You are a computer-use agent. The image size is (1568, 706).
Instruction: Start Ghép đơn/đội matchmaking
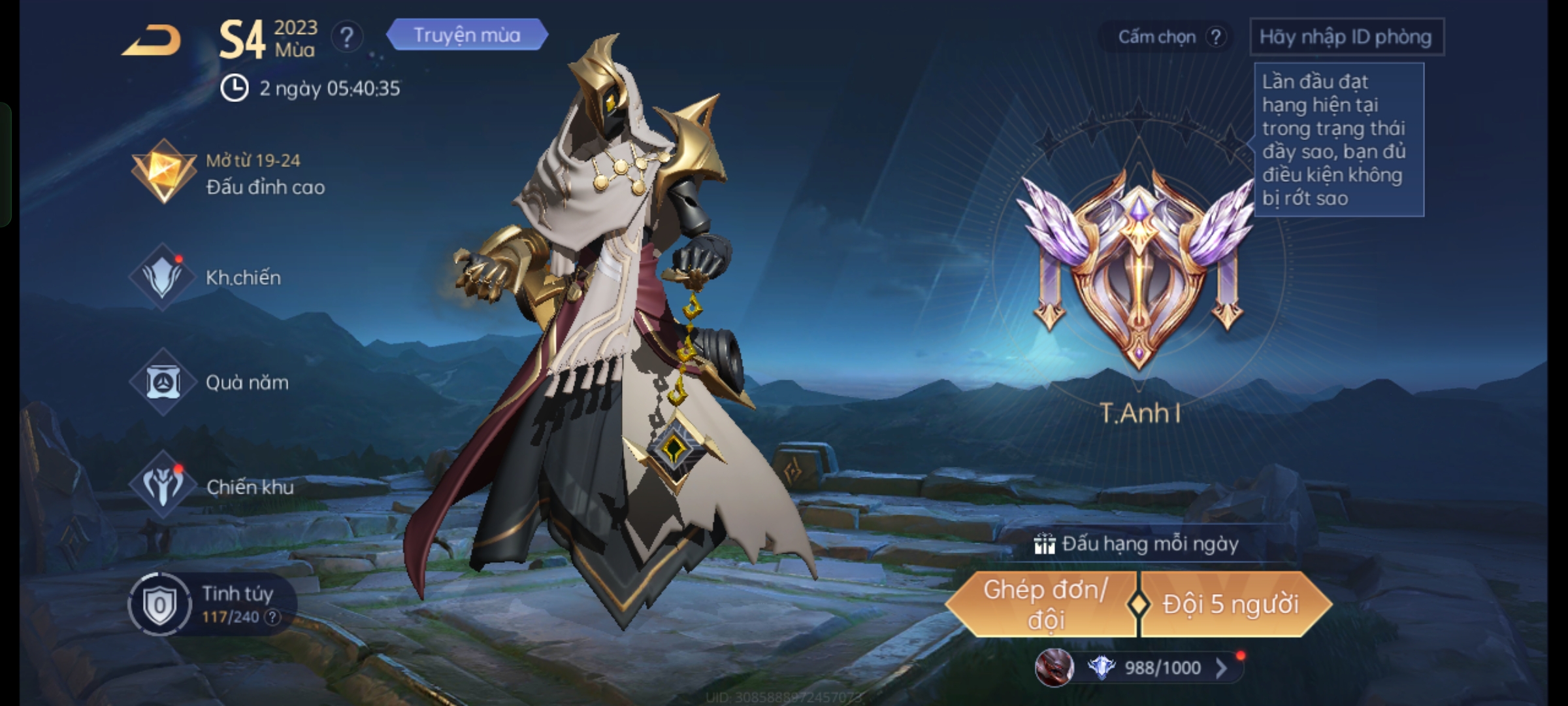(1043, 604)
